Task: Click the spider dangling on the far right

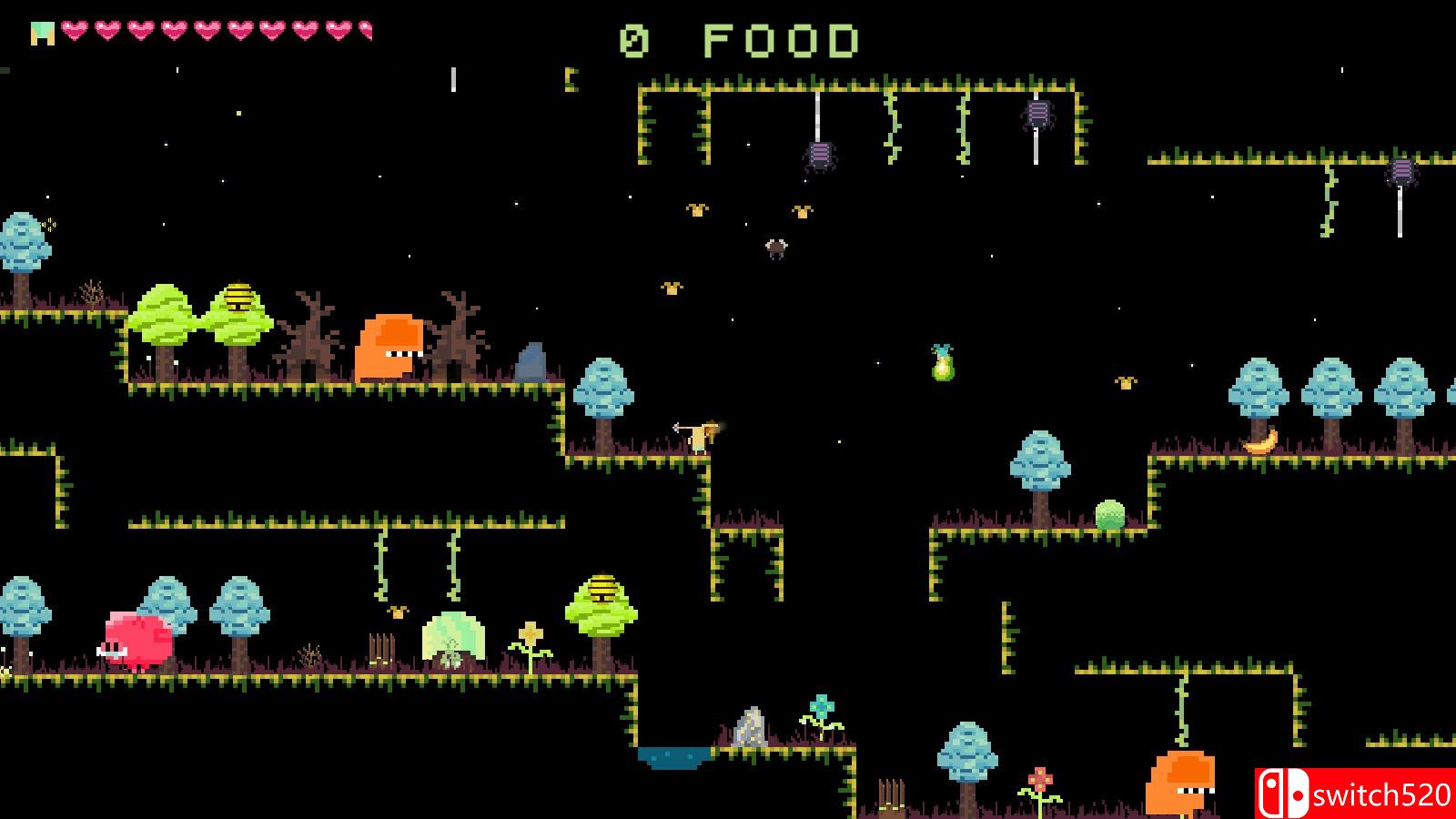Action: coord(1403,171)
